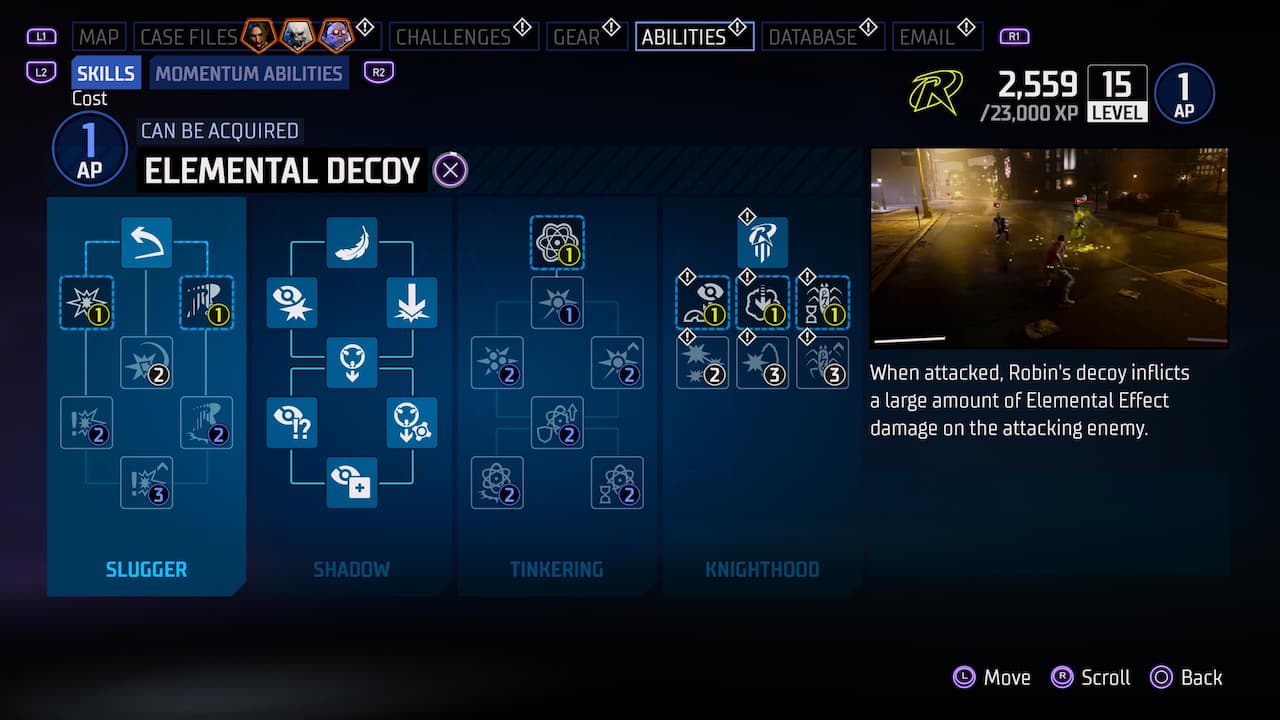
Task: Choose the Shadow skill tree panel
Action: [x=351, y=569]
